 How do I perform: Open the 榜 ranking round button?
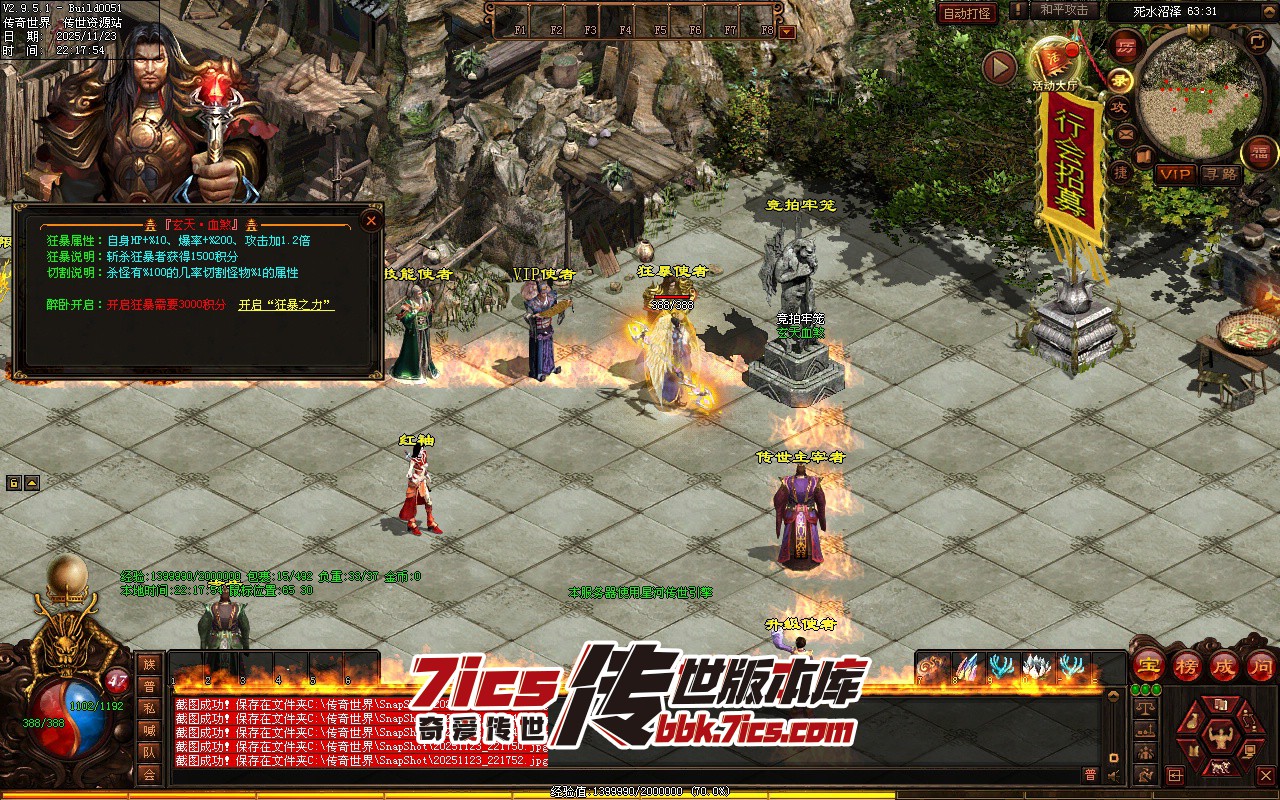(1187, 665)
